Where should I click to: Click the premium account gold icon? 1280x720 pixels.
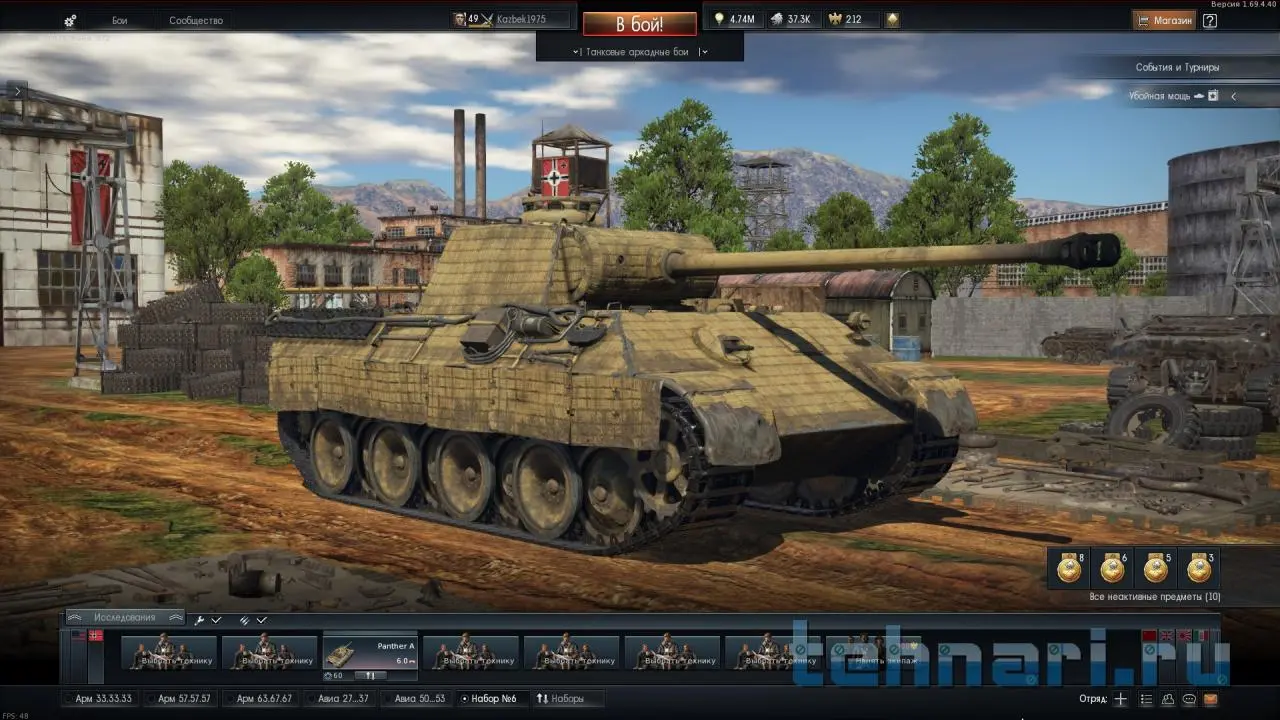892,19
